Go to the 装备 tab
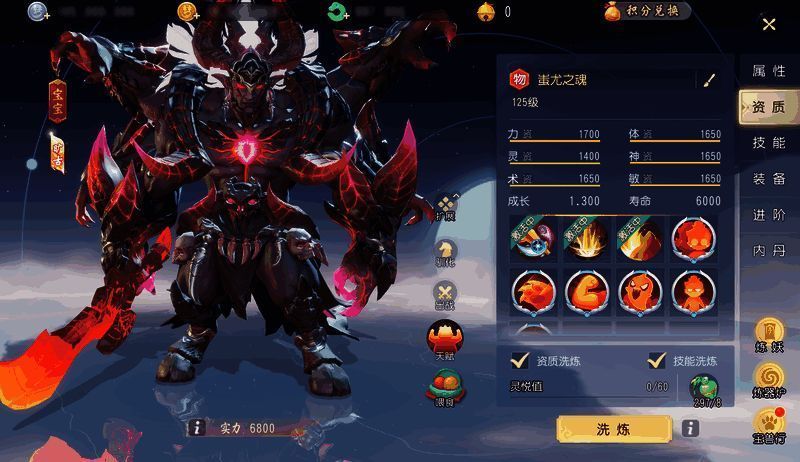 [x=768, y=179]
